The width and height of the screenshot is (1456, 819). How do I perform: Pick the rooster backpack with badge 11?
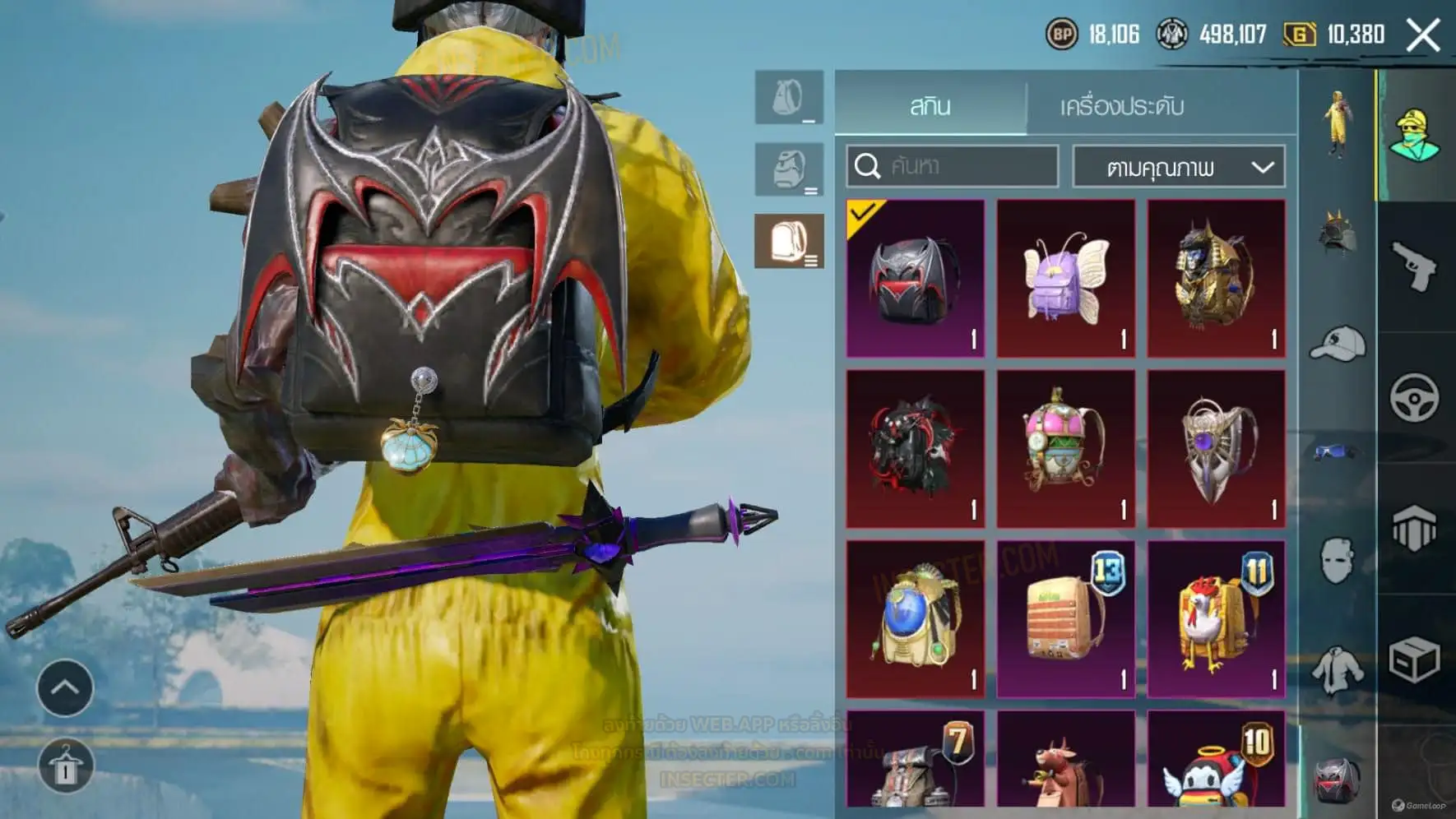point(1216,618)
